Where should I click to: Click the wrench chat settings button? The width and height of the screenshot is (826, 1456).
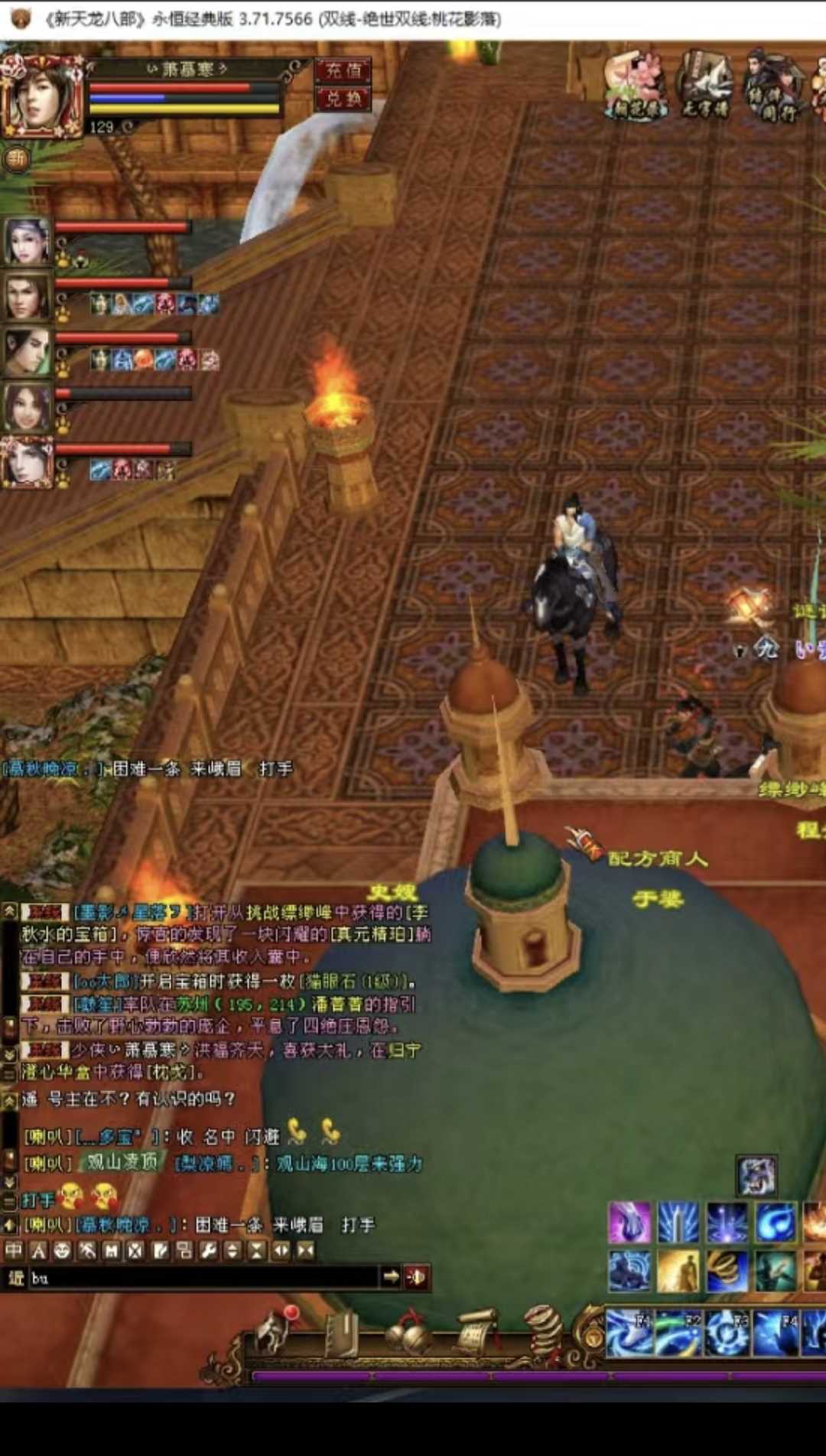click(208, 1250)
